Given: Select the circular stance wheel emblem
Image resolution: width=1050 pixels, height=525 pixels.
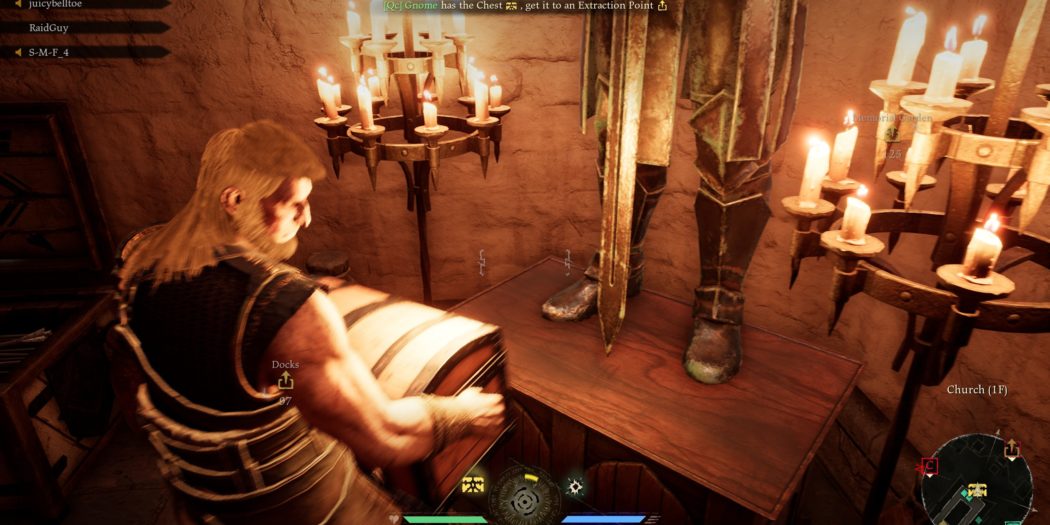Looking at the screenshot, I should click(x=524, y=494).
